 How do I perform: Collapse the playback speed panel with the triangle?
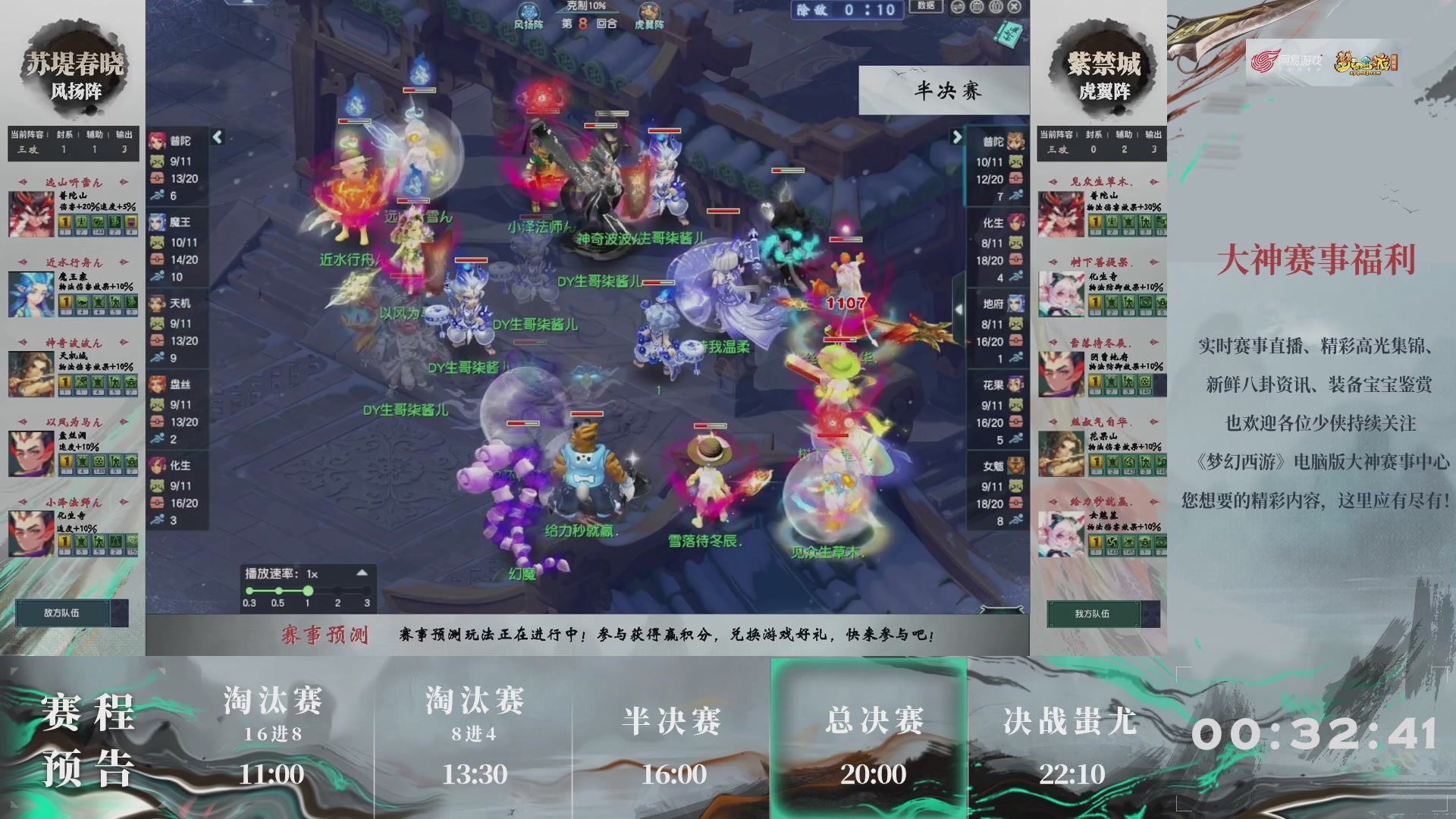pos(362,575)
